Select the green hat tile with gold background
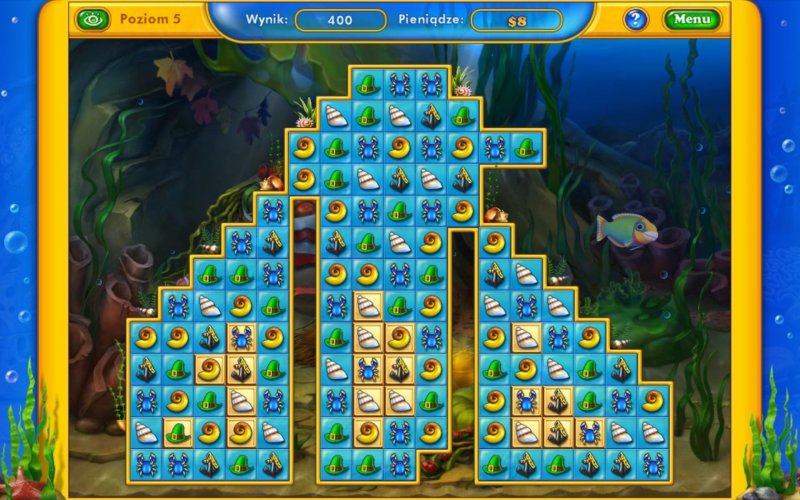 coord(178,433)
